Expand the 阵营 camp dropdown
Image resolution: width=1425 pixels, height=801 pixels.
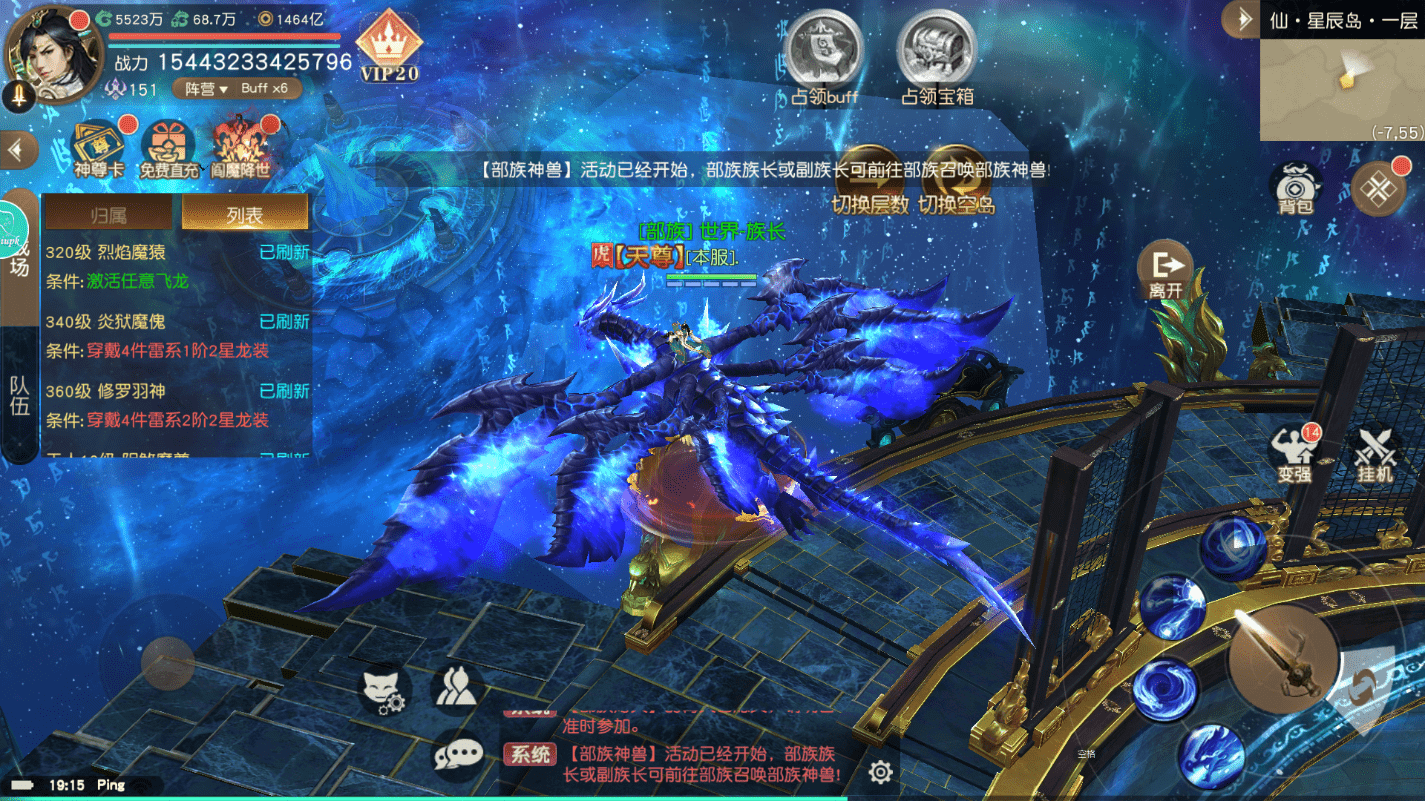[207, 89]
